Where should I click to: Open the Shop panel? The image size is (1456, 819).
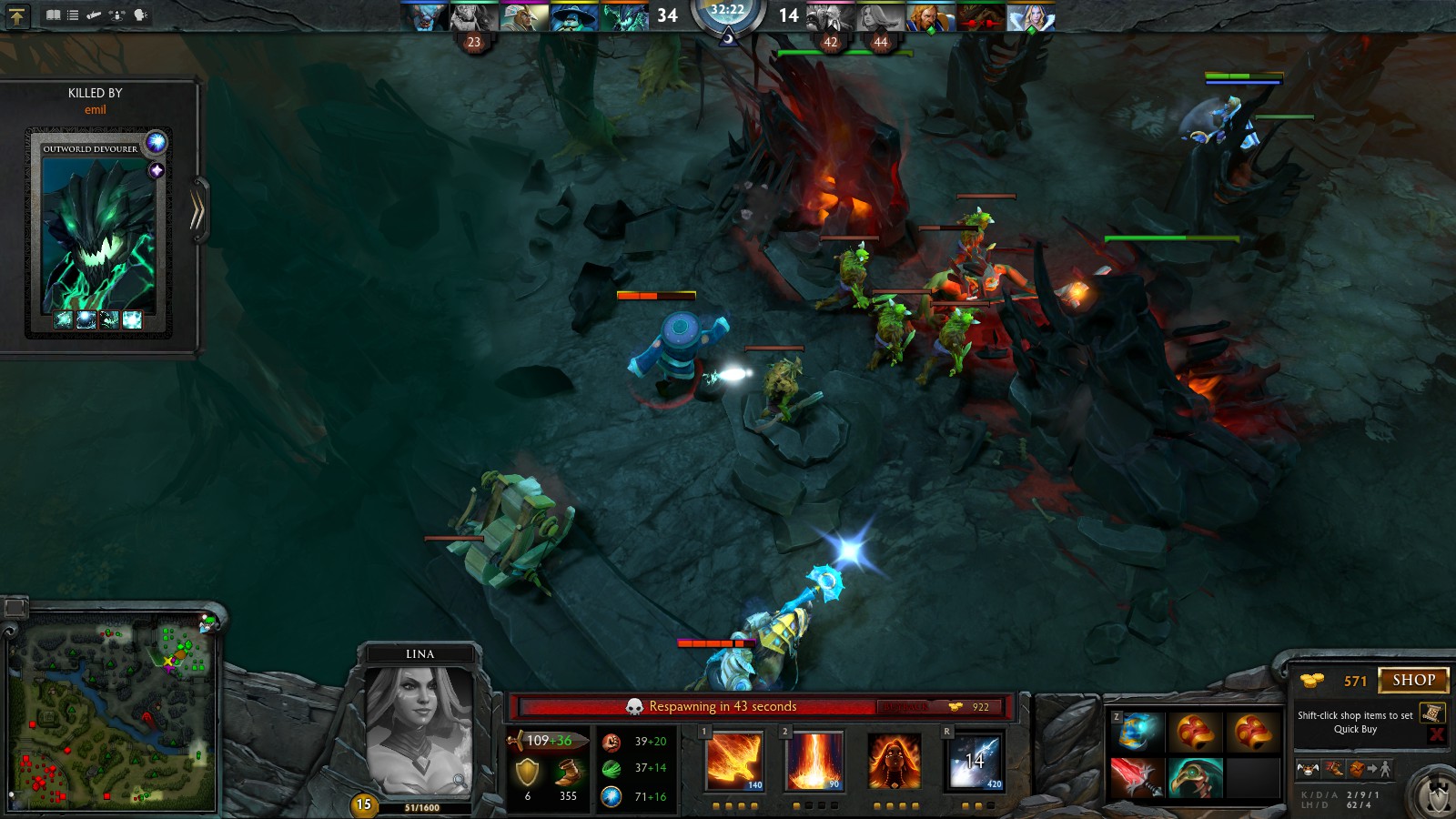point(1413,680)
